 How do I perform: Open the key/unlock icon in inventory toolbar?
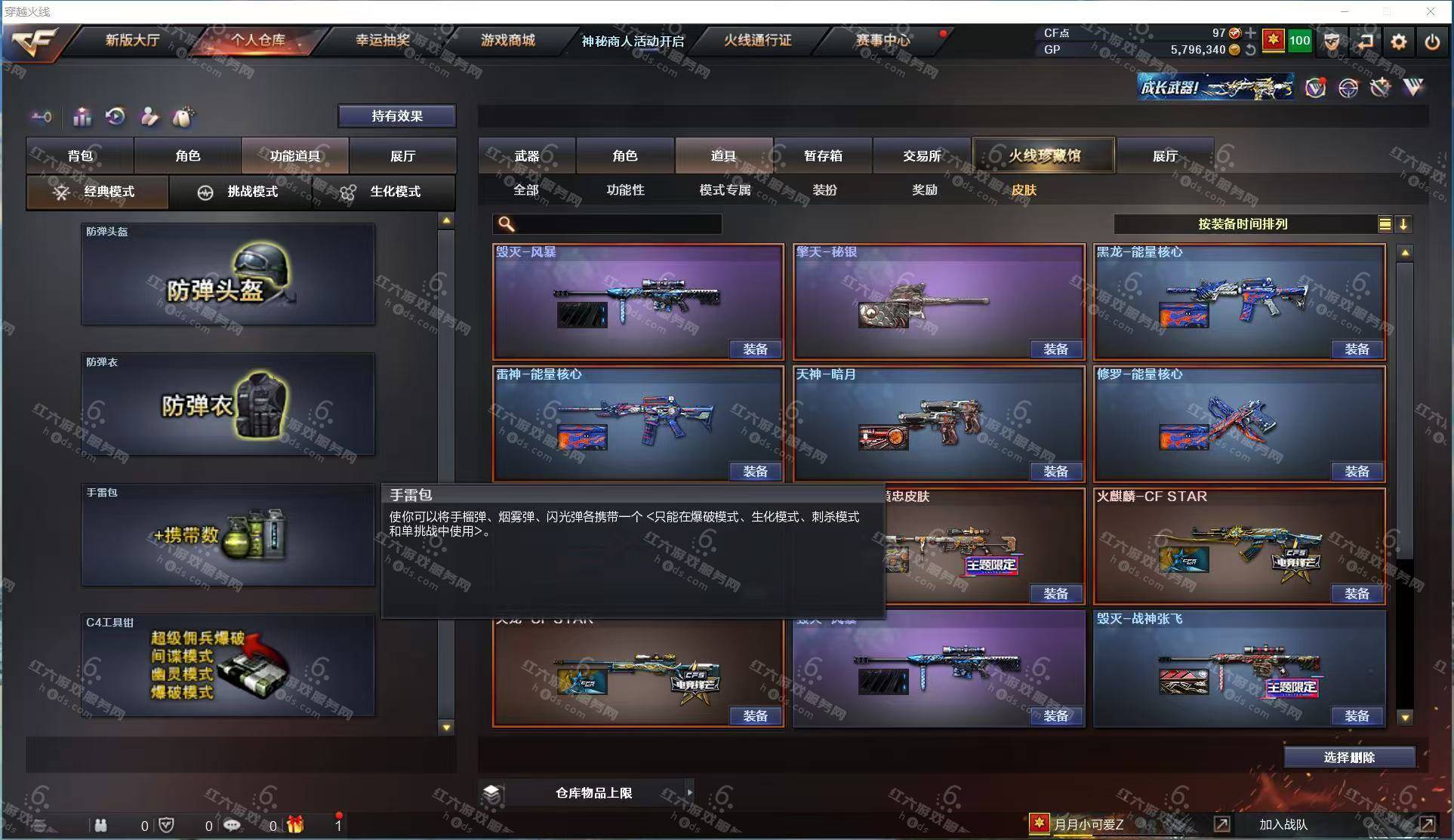pos(42,117)
